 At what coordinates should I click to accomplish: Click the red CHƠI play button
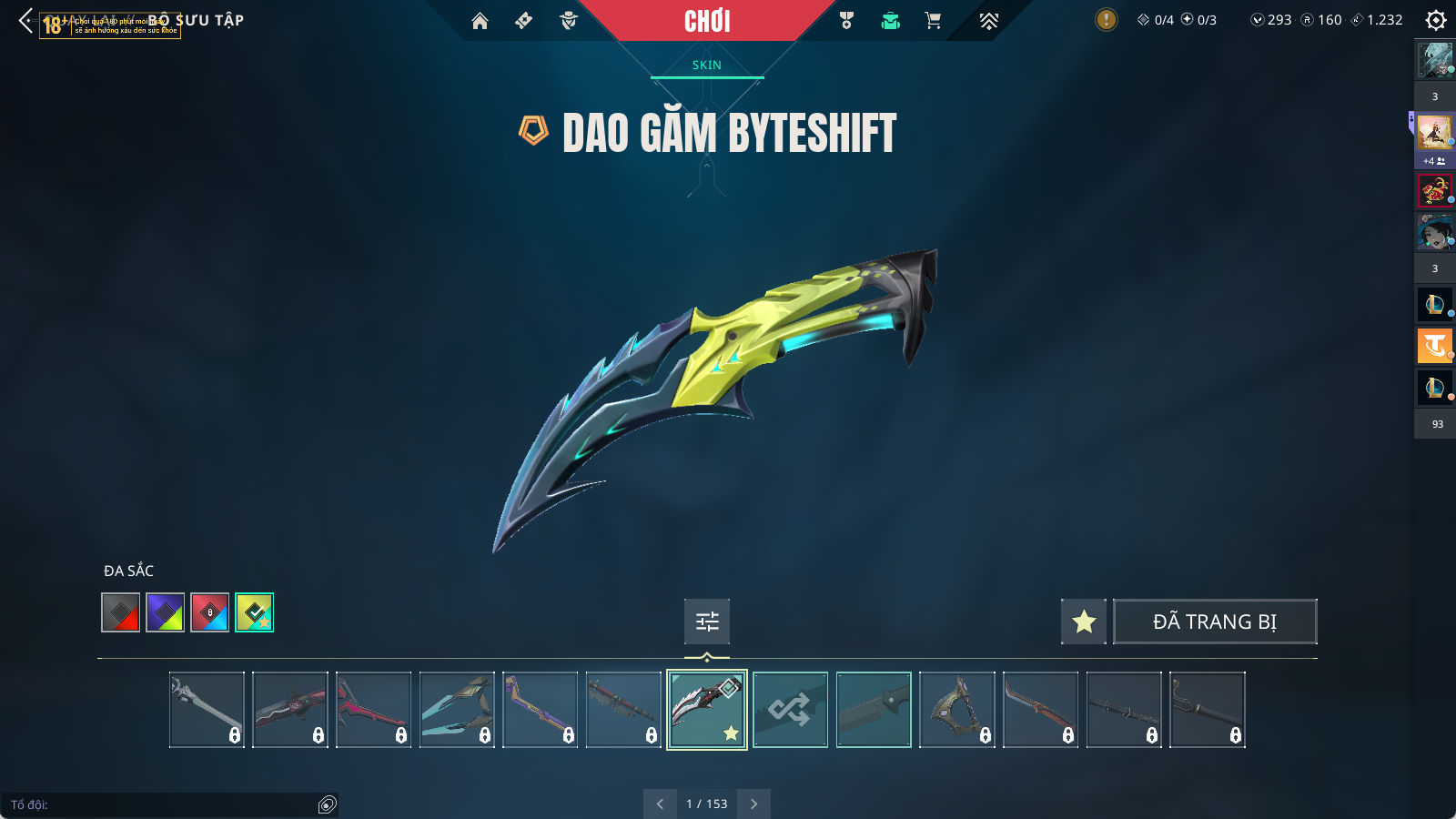[x=707, y=21]
